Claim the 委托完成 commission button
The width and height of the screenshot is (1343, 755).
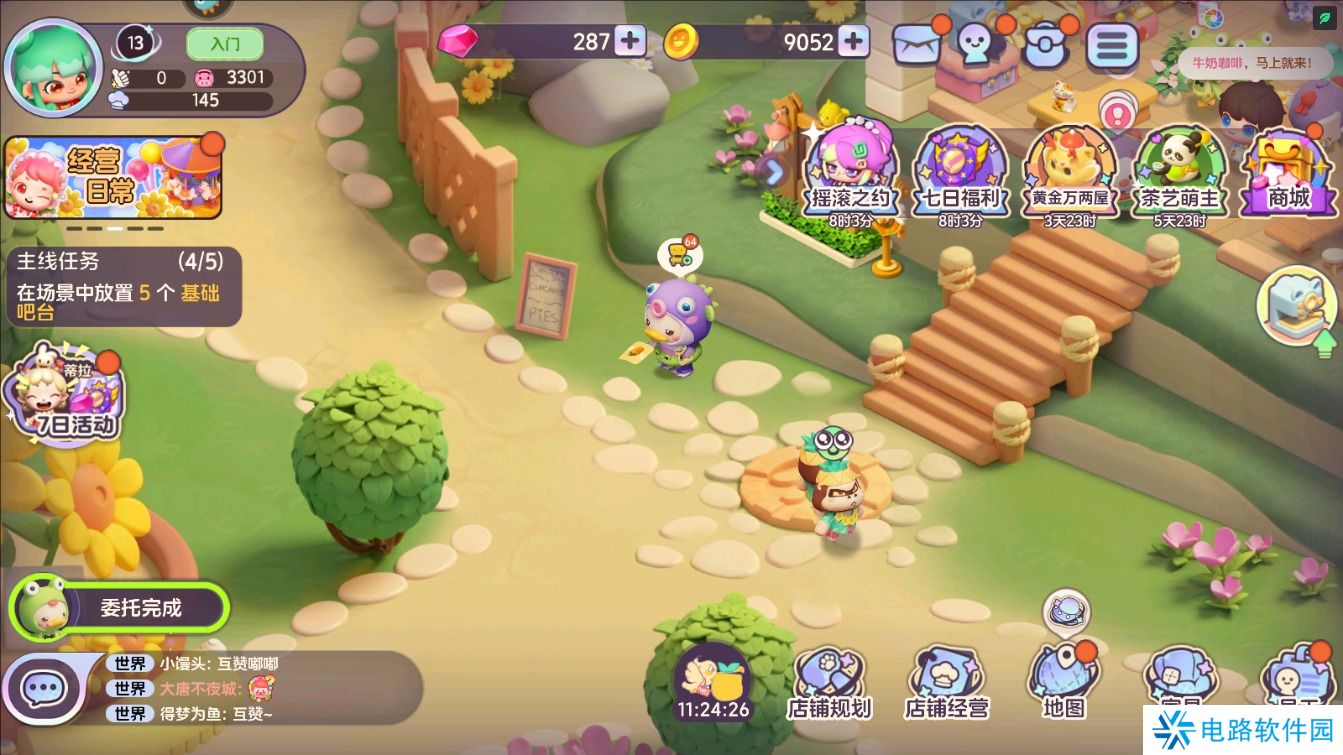122,607
